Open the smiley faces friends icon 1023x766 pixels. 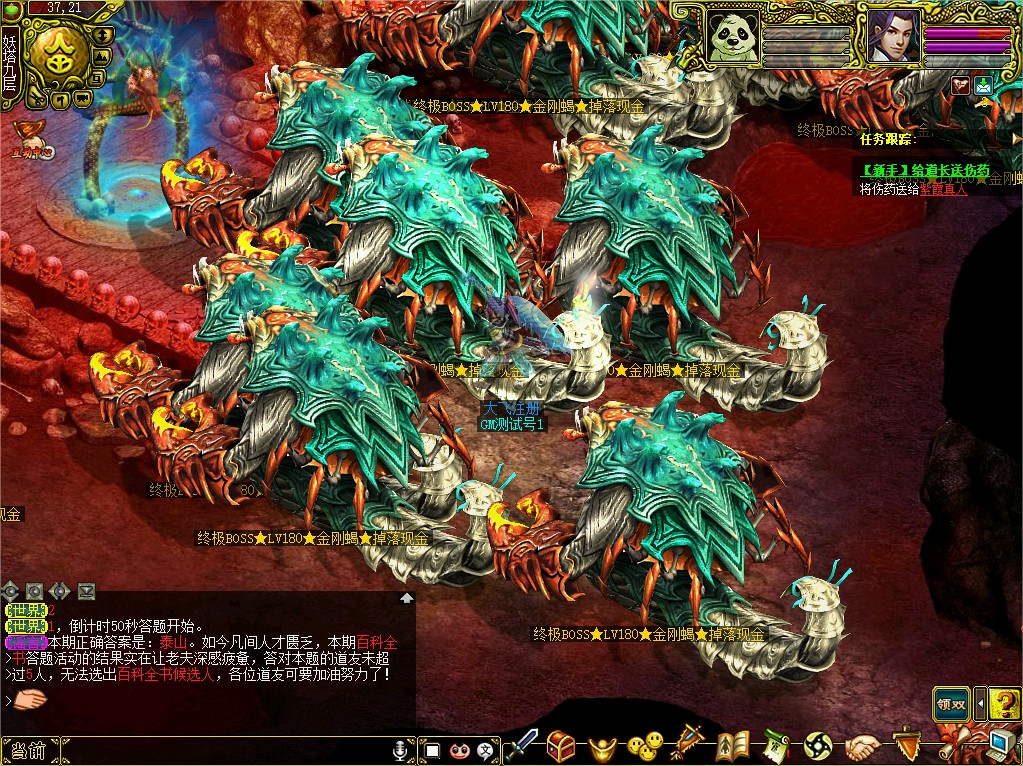pyautogui.click(x=645, y=746)
